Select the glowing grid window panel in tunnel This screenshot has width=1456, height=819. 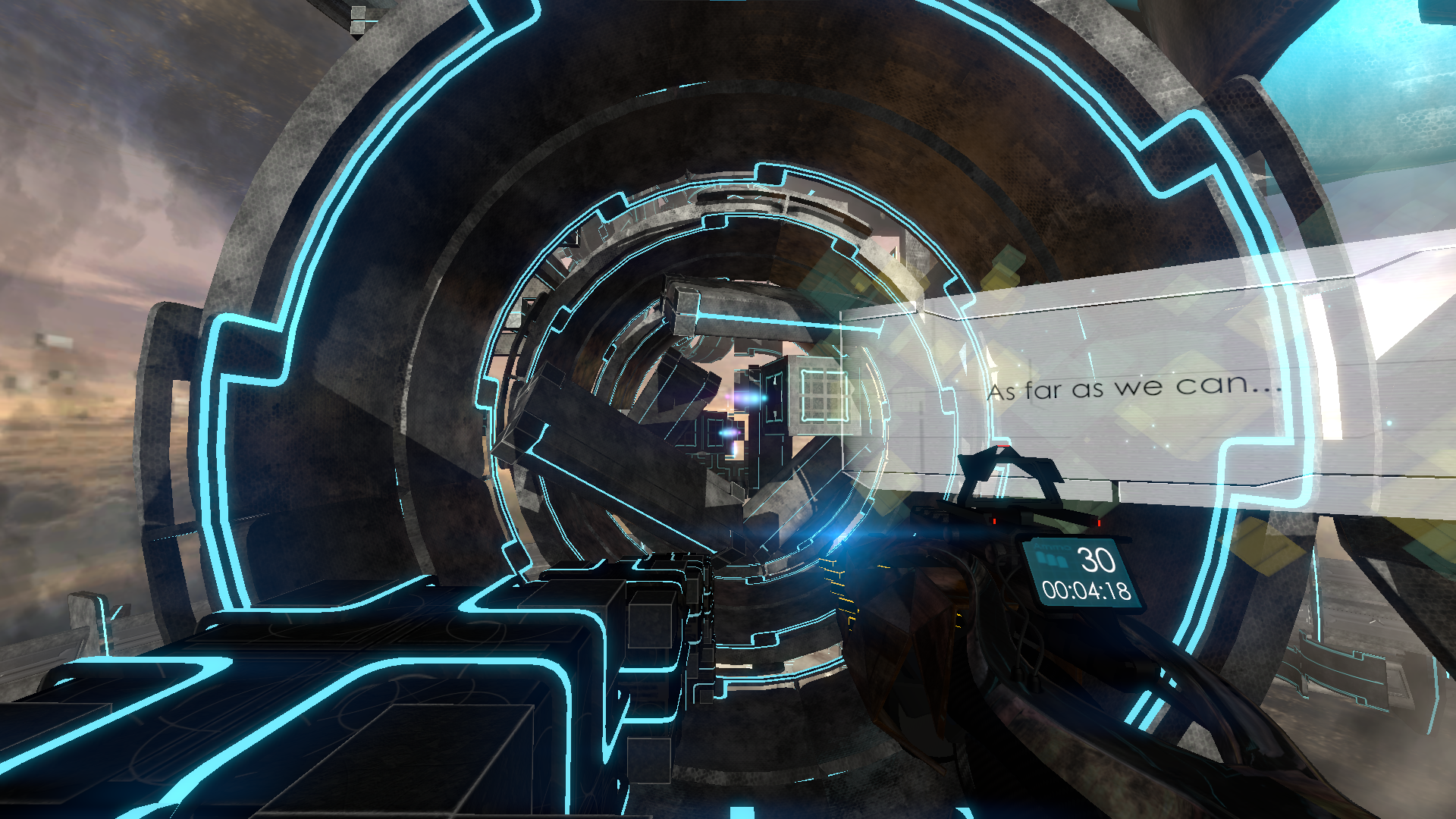tap(824, 396)
